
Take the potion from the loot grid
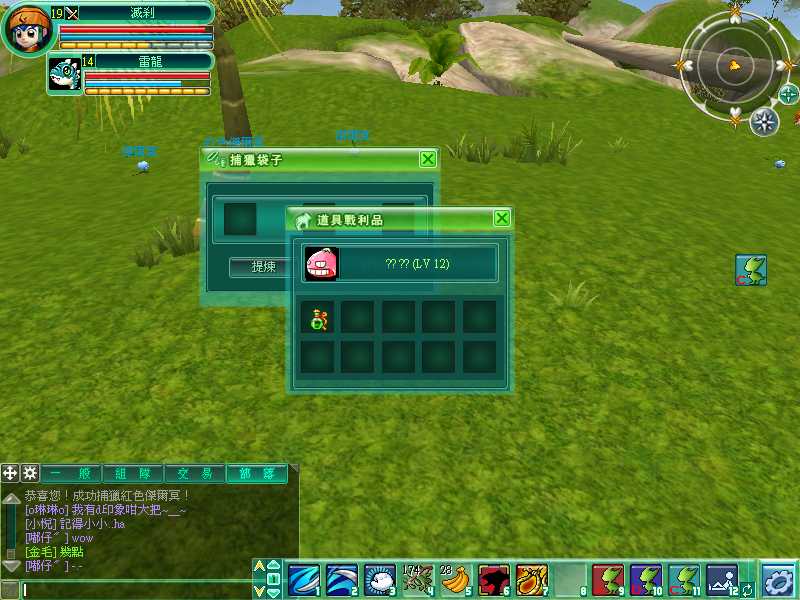click(318, 318)
